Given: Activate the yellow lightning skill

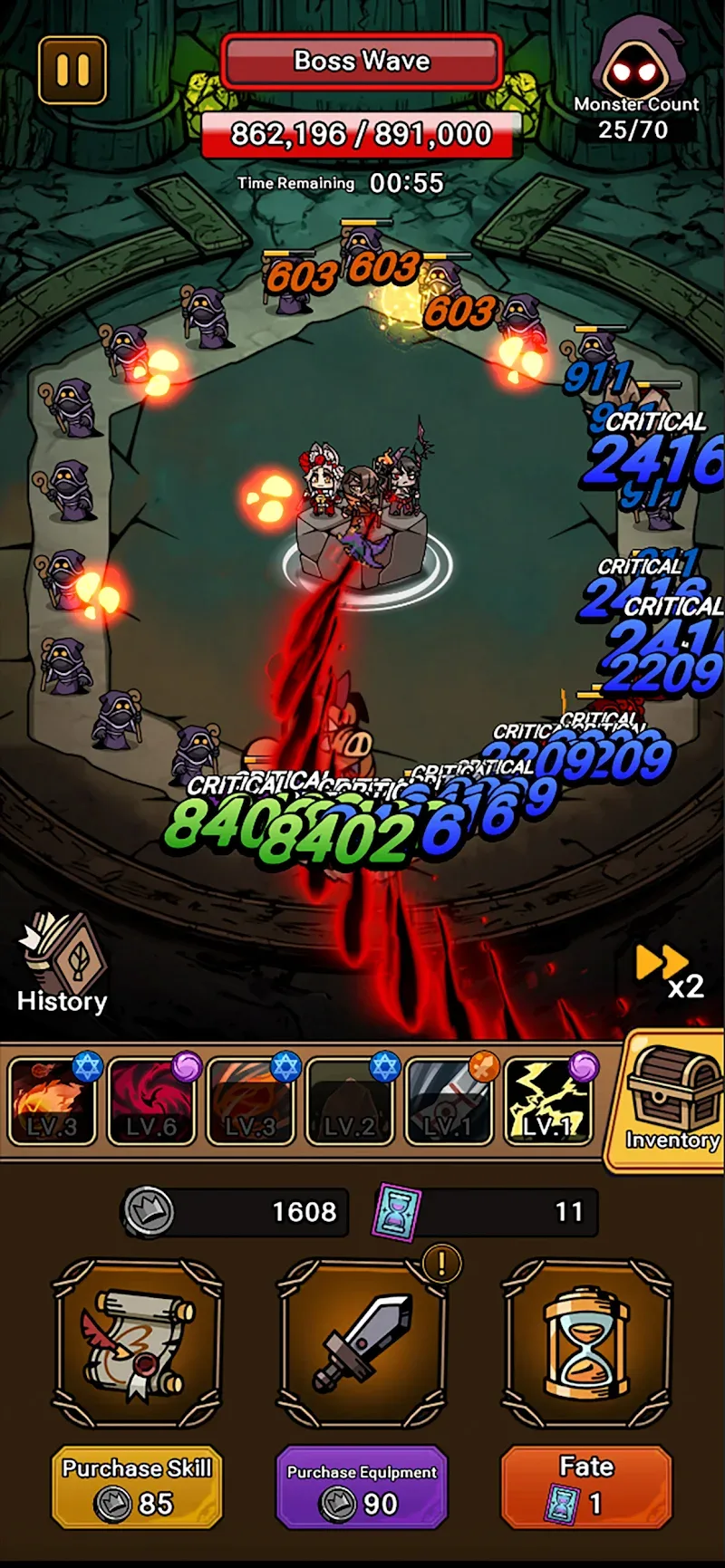Looking at the screenshot, I should pos(547,1101).
